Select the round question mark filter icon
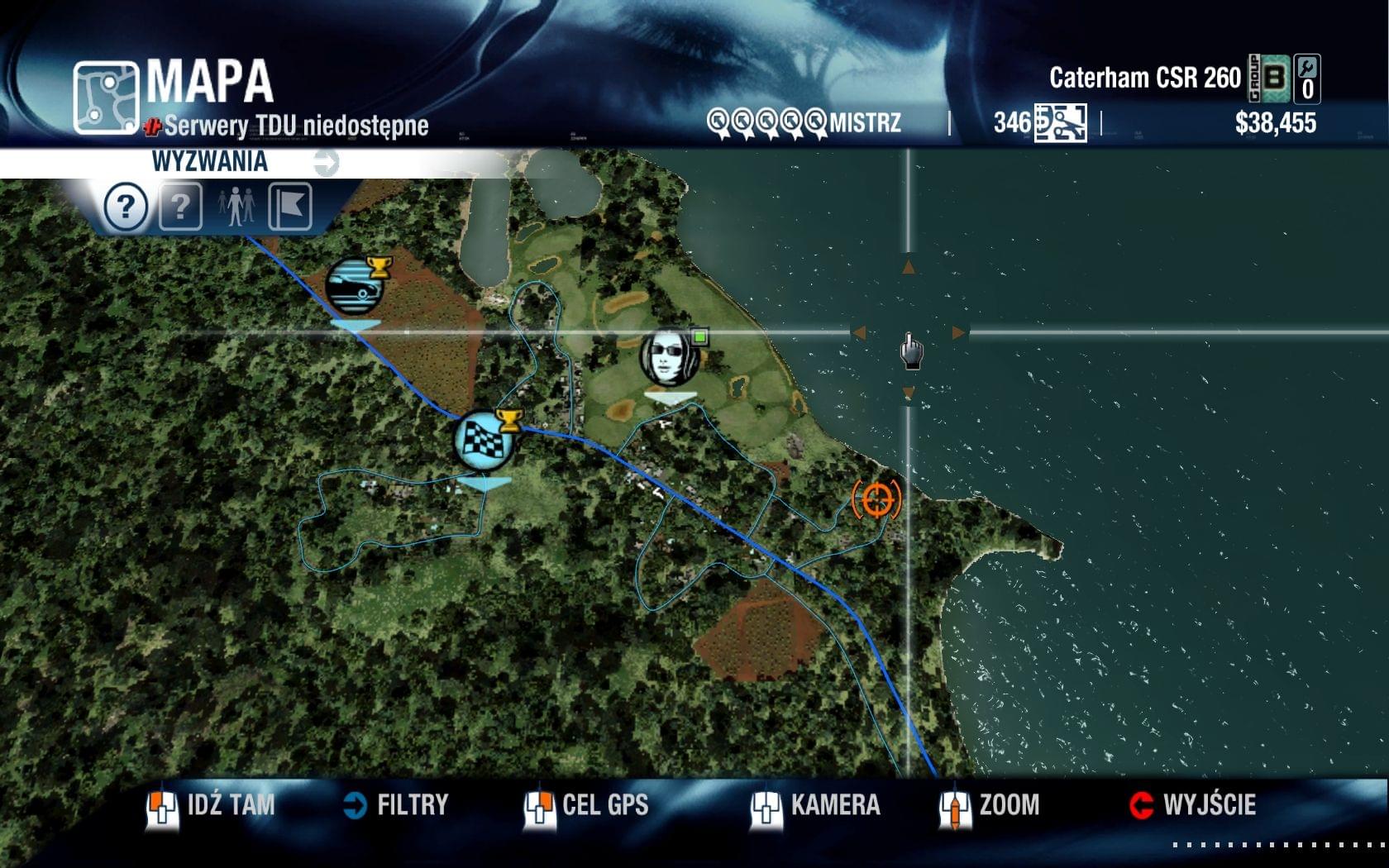1389x868 pixels. pos(126,206)
